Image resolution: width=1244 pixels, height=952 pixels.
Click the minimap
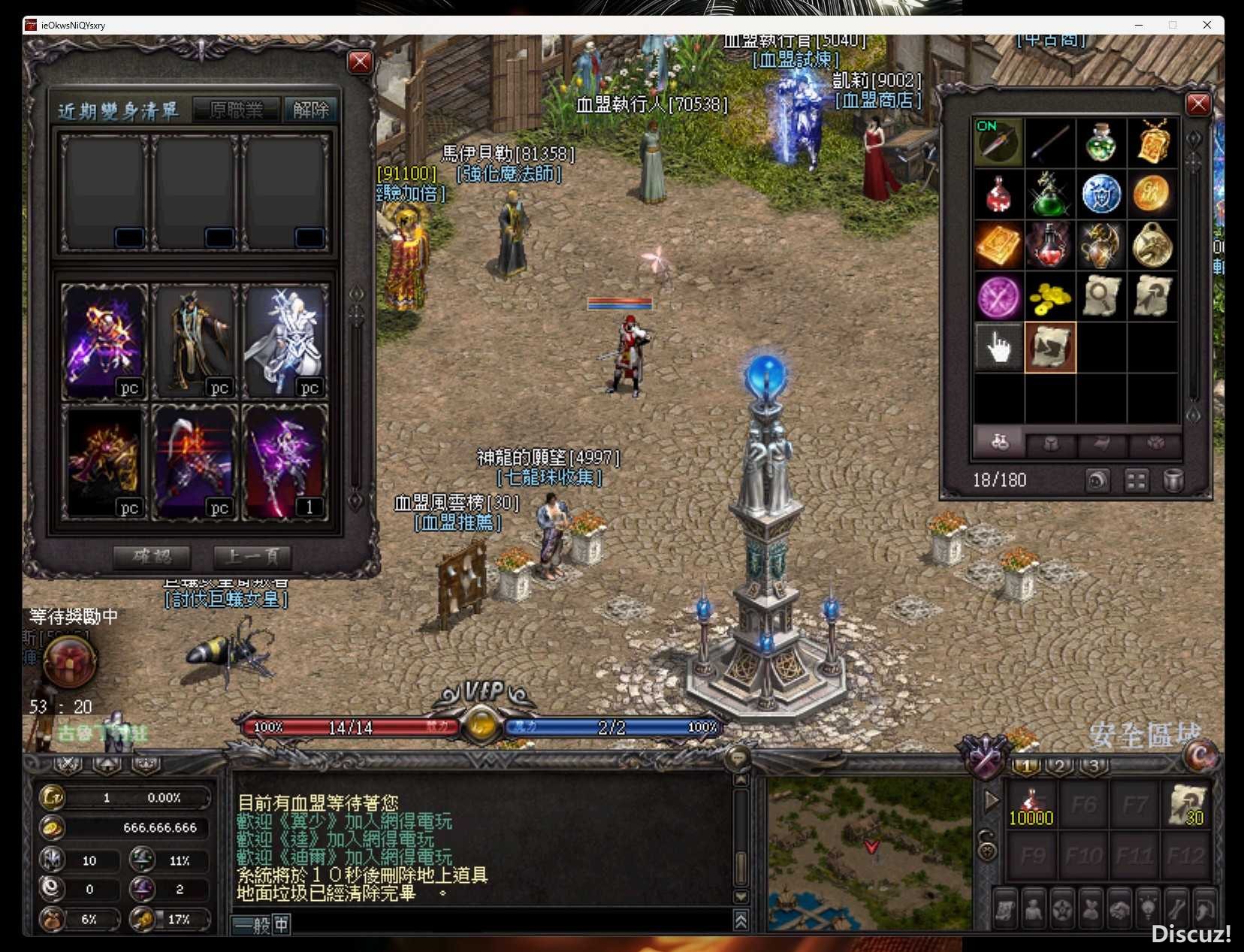click(869, 854)
